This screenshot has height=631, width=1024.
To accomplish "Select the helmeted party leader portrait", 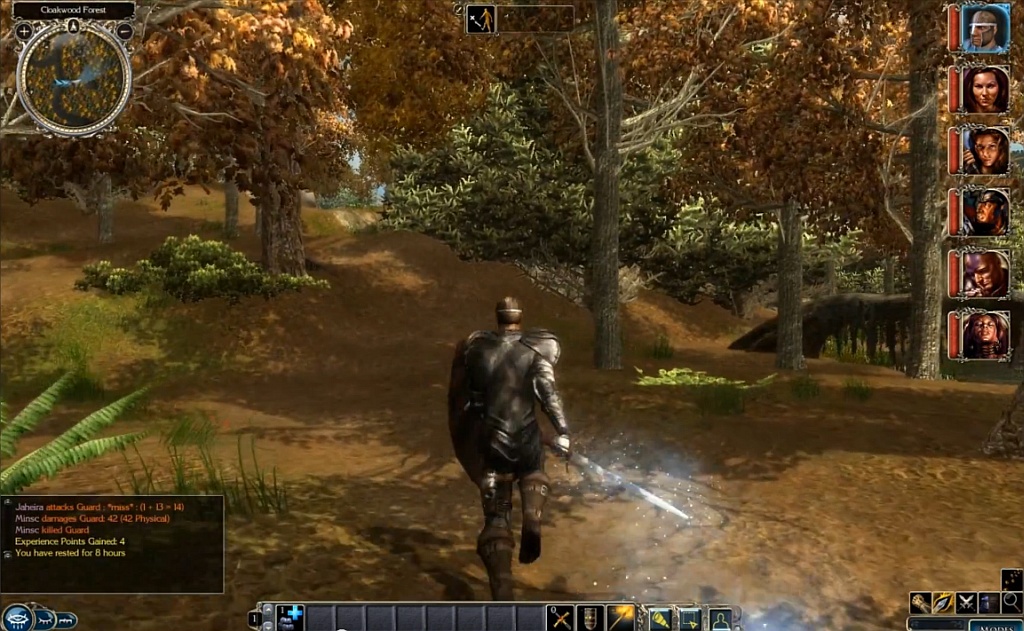I will 985,28.
